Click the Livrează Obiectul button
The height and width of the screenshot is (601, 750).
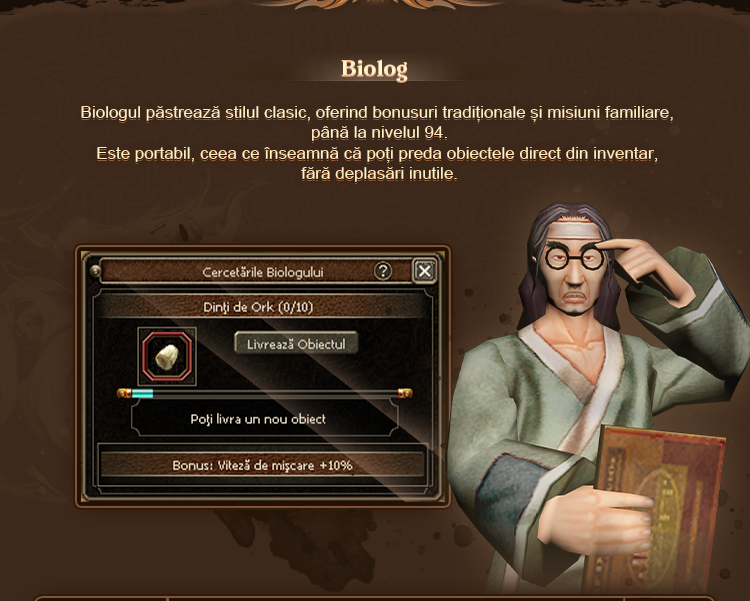click(296, 343)
